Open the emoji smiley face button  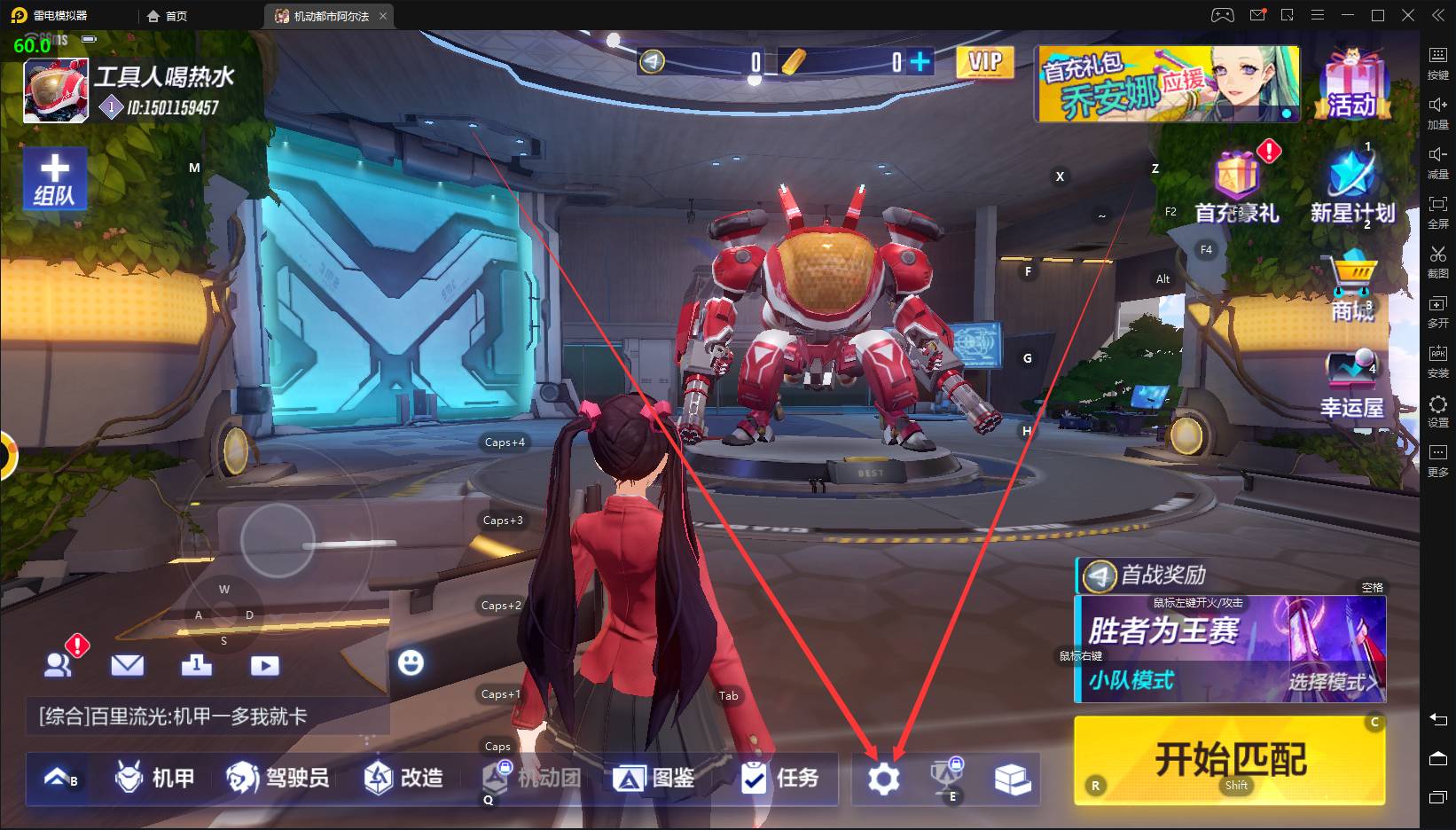point(411,662)
